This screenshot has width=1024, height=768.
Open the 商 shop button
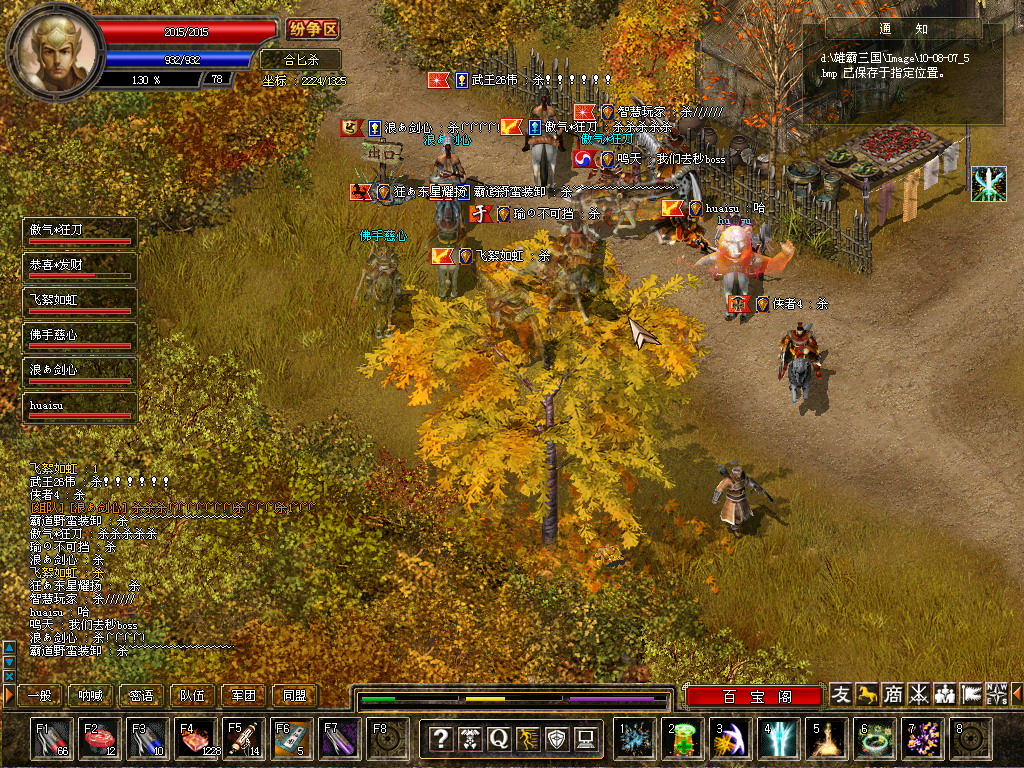coord(893,694)
